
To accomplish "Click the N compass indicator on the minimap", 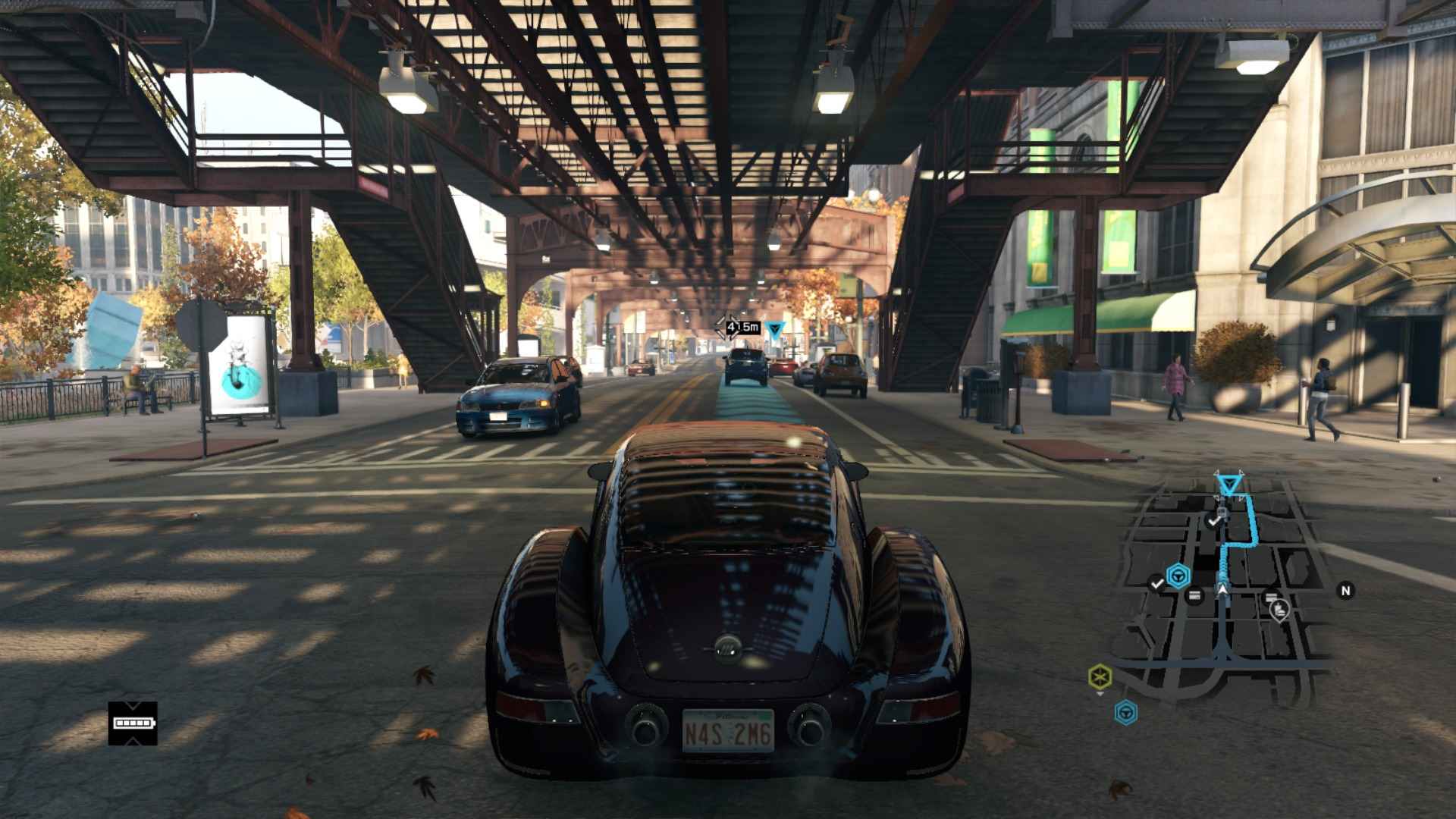I will tap(1345, 591).
